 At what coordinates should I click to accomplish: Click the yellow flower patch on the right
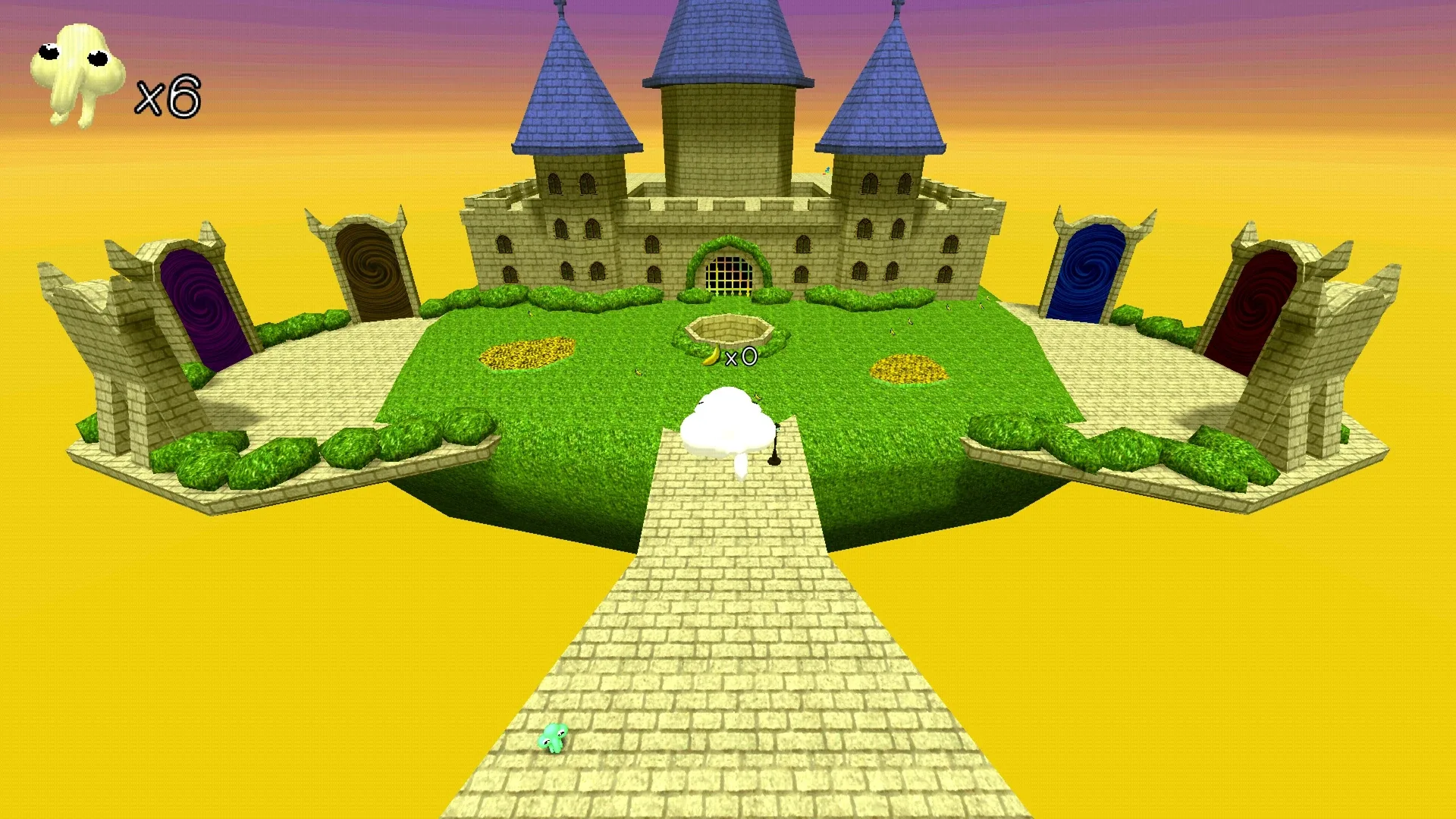coord(909,369)
